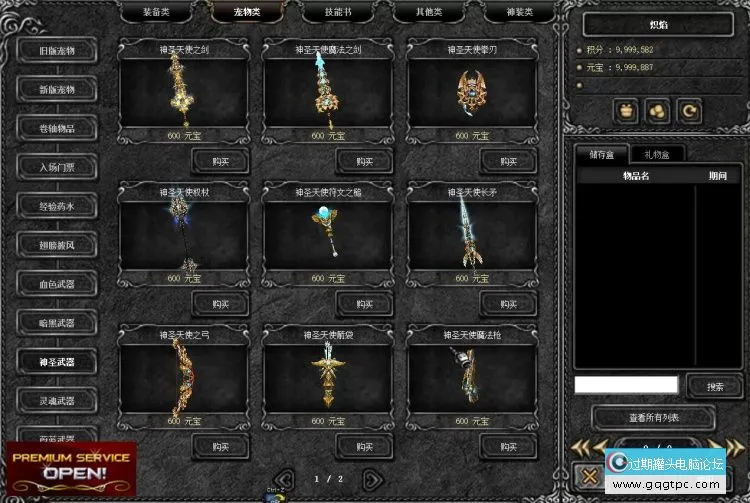This screenshot has height=503, width=750.
Task: Choose 旧版宠物 in the sidebar
Action: click(x=56, y=51)
